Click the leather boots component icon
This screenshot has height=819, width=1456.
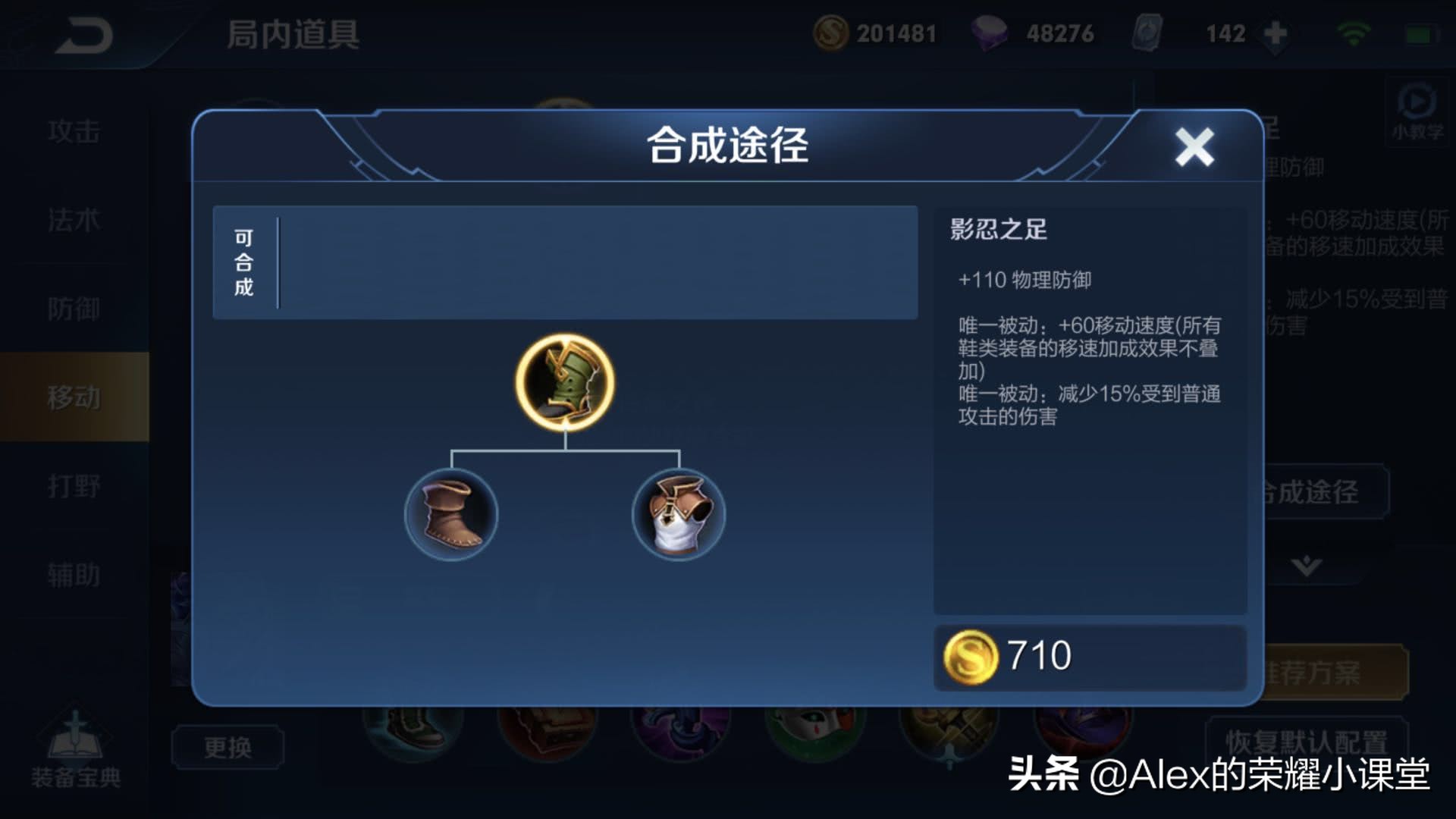[451, 514]
